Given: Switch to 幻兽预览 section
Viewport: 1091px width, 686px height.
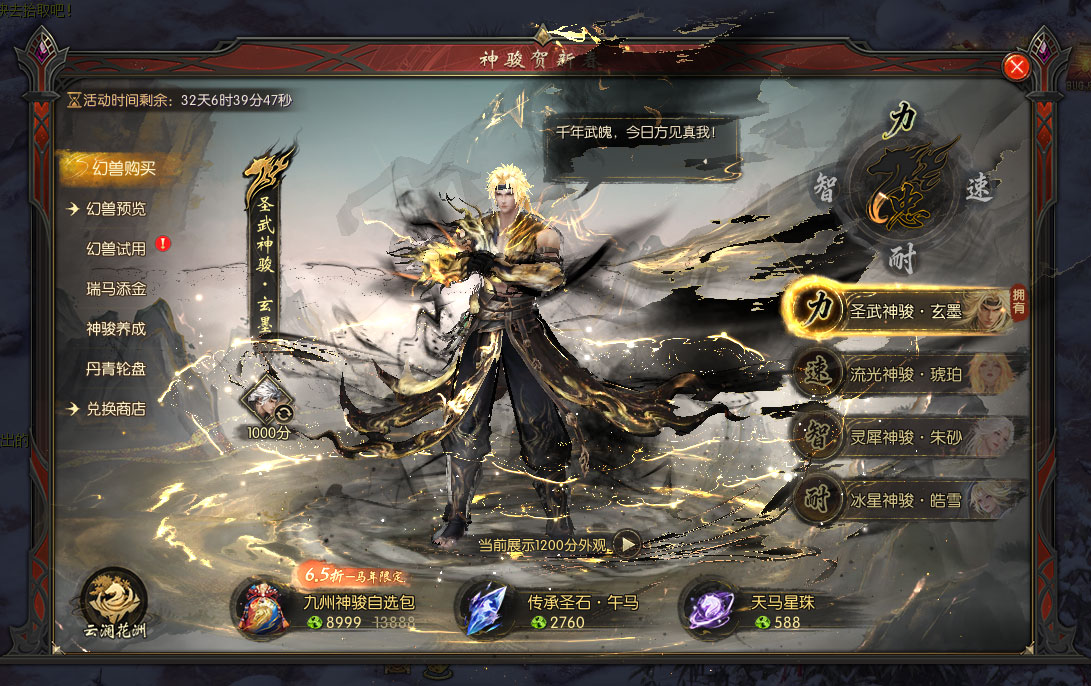Looking at the screenshot, I should click(x=116, y=209).
